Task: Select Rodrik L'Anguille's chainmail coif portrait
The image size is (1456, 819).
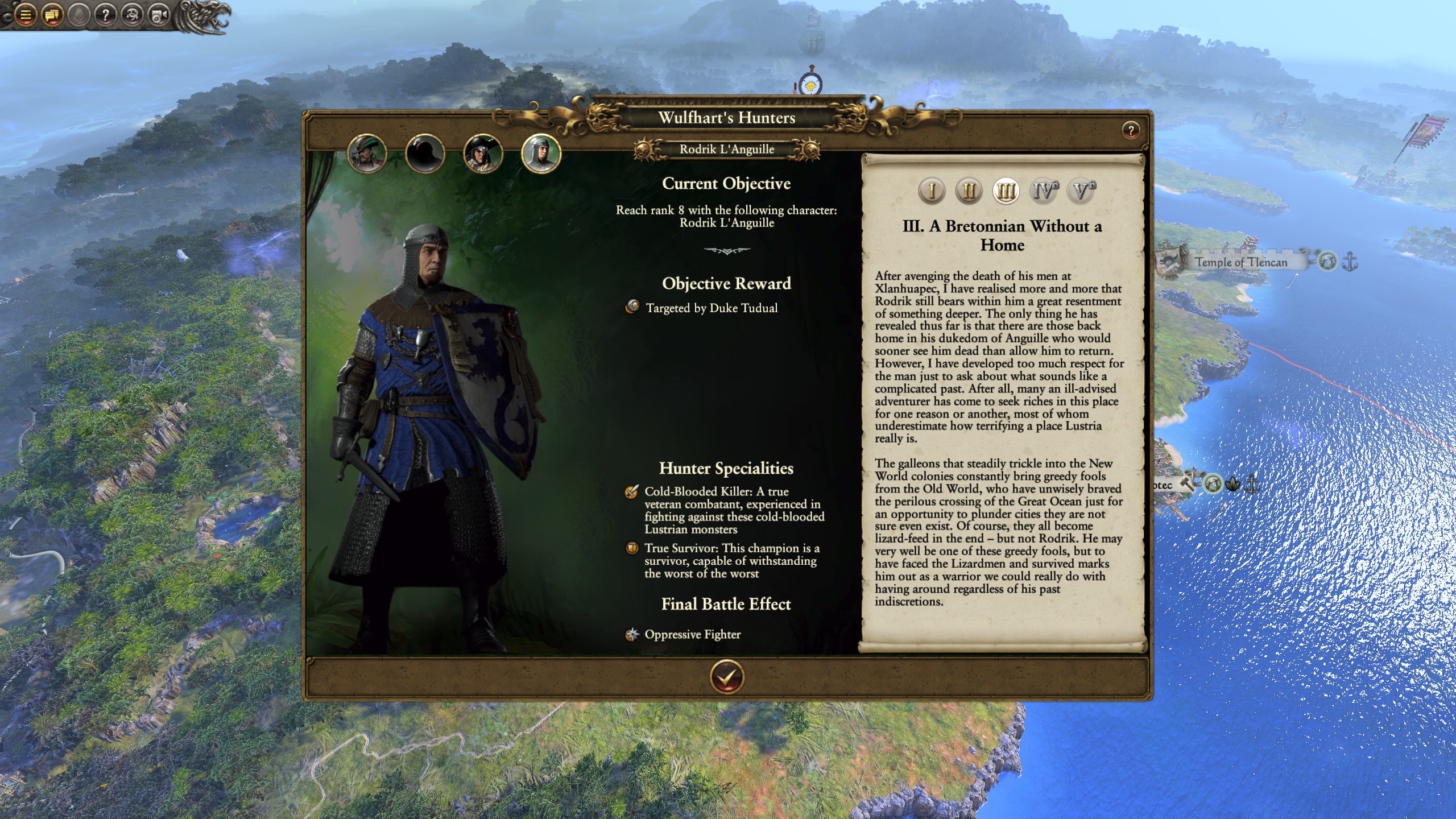Action: (x=541, y=153)
